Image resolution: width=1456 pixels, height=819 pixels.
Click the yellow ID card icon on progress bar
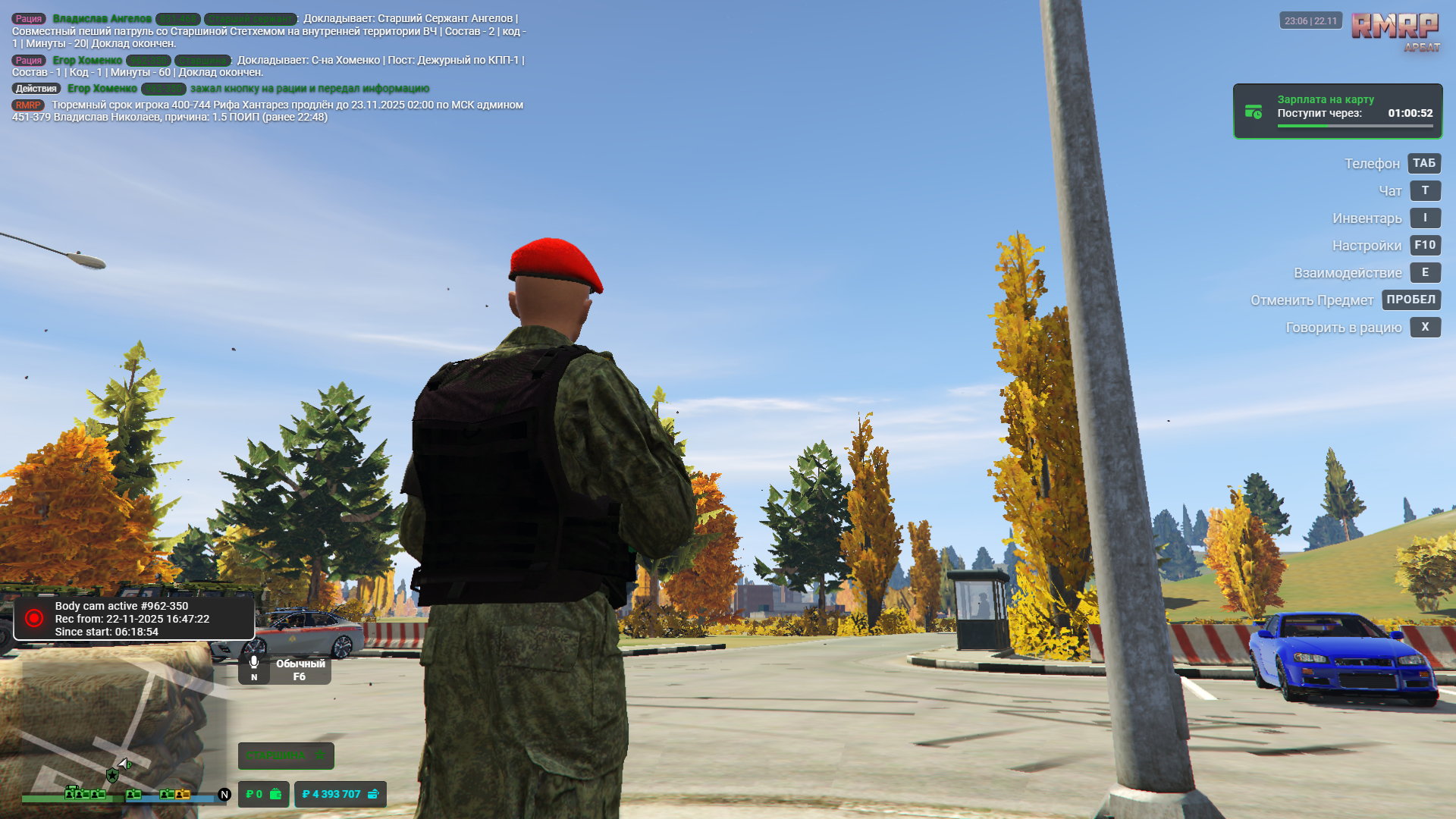pyautogui.click(x=182, y=795)
